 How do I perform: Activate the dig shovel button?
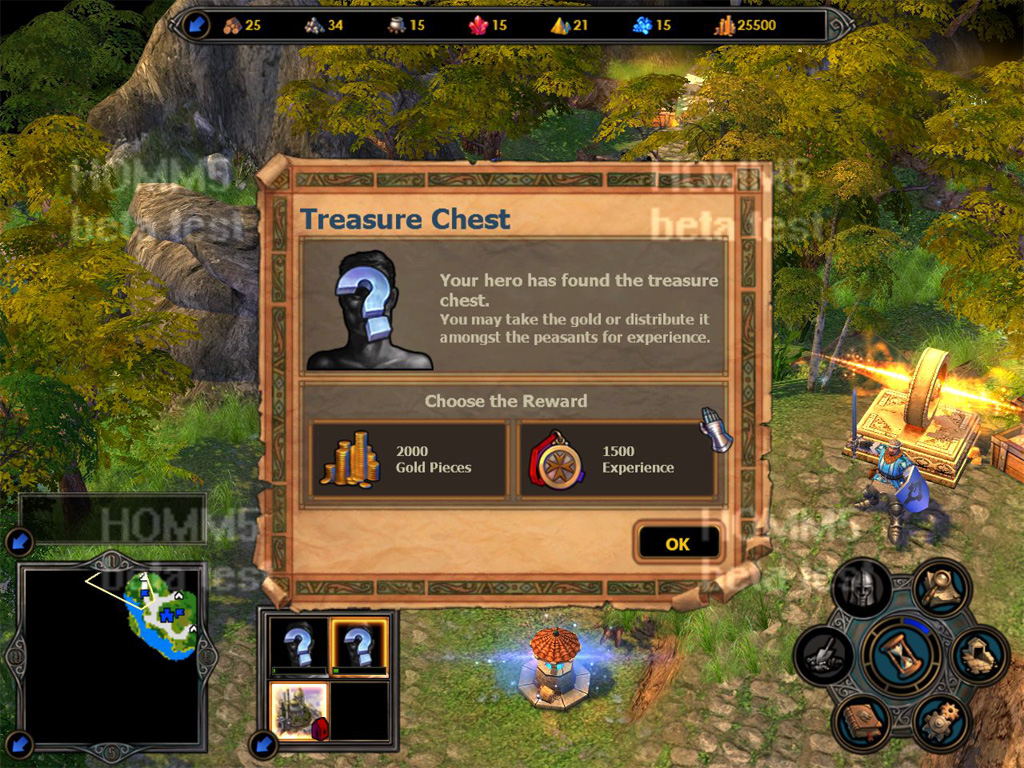click(824, 657)
